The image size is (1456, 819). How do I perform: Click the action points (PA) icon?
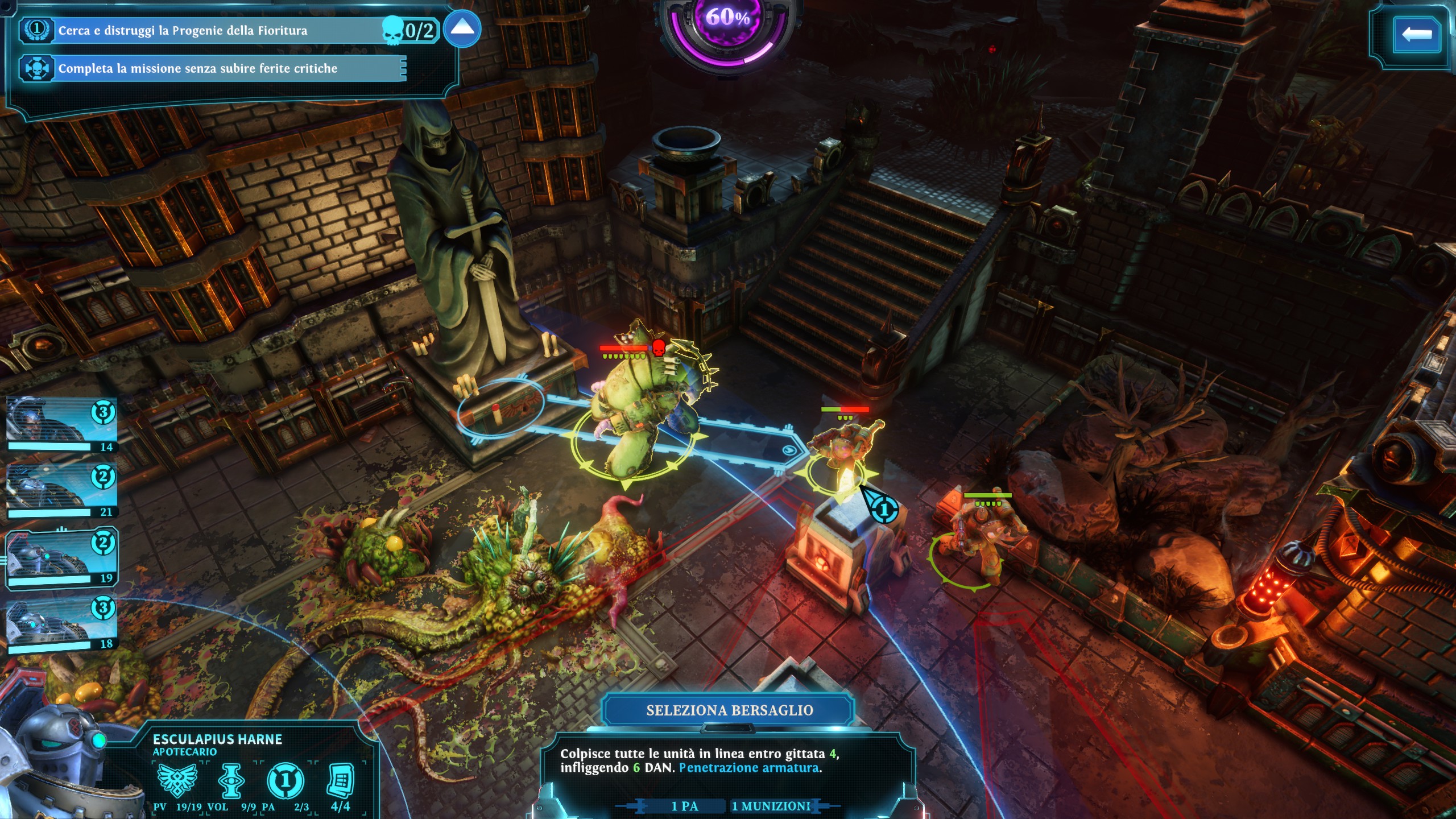point(286,781)
